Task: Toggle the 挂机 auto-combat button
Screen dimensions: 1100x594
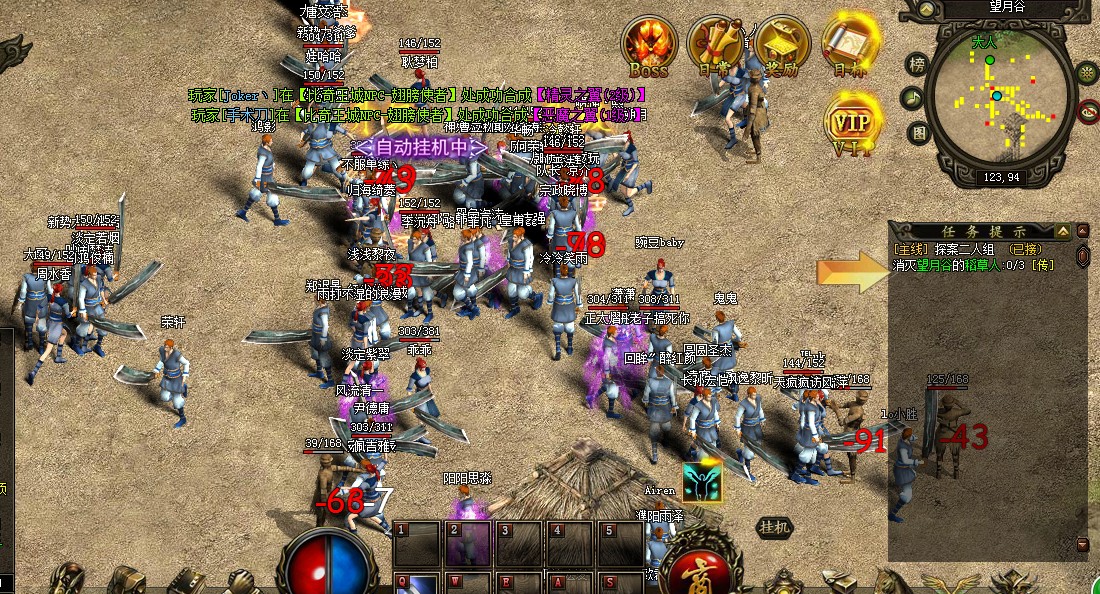Action: click(x=775, y=526)
